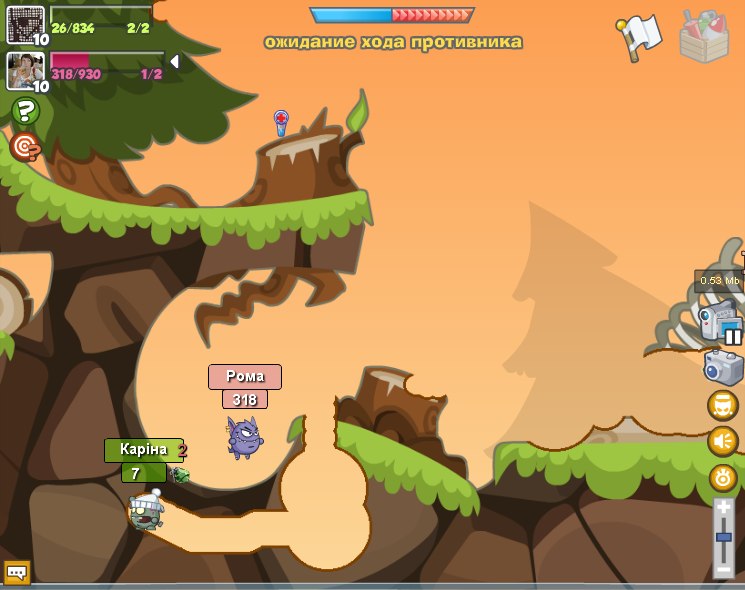The width and height of the screenshot is (745, 590).
Task: Click the orange gear settings button
Action: [722, 477]
